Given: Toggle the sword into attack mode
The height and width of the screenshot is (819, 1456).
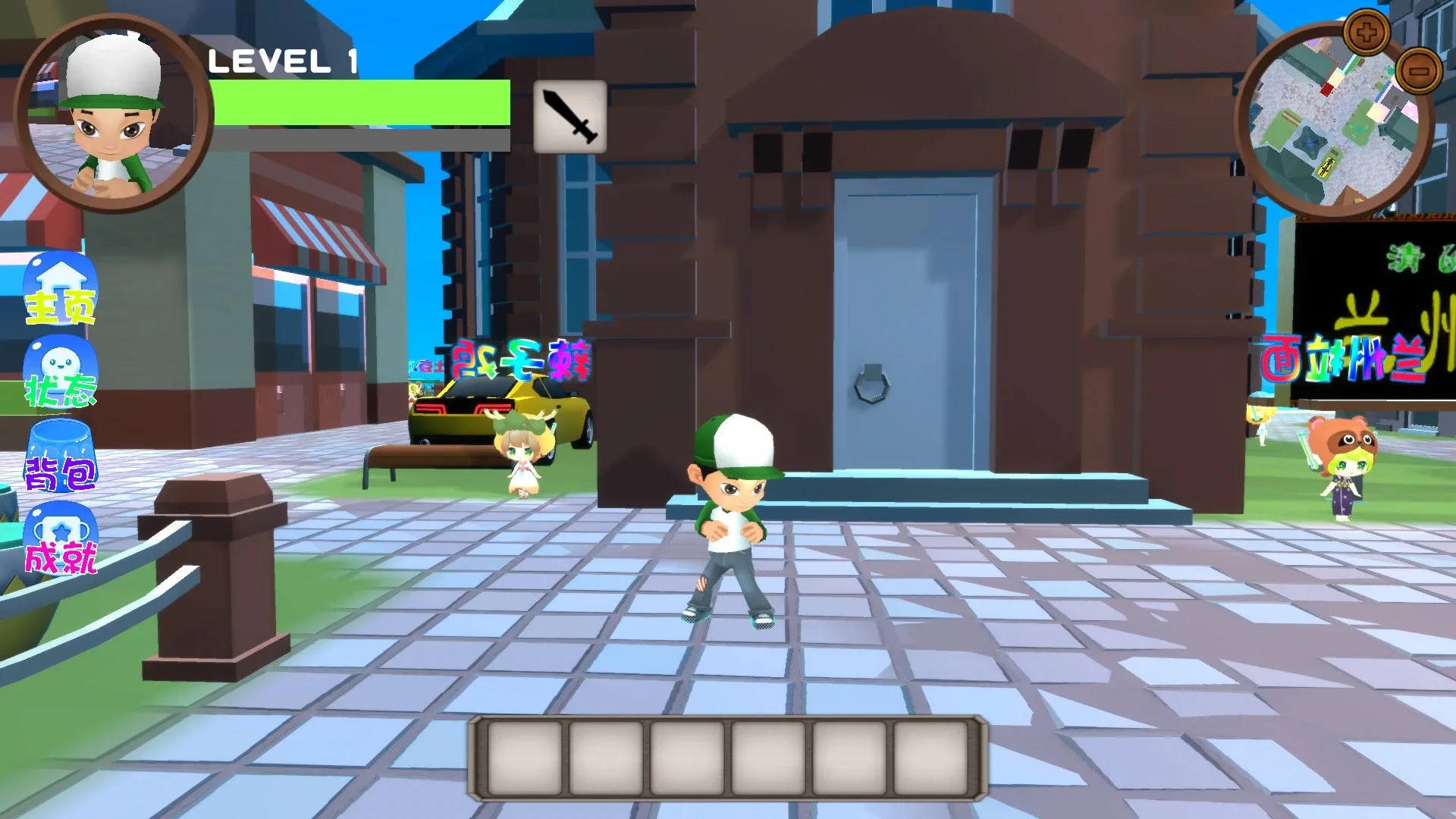Looking at the screenshot, I should click(570, 115).
